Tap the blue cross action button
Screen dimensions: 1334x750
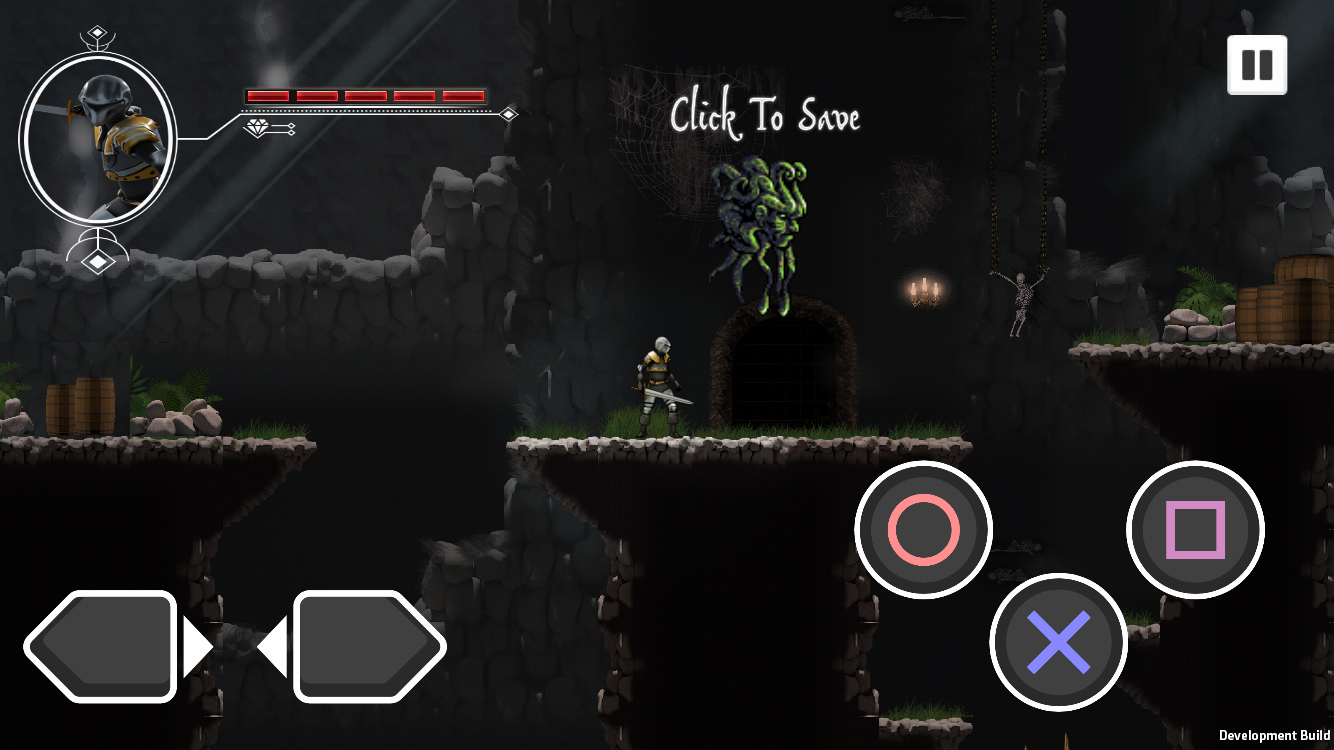(1059, 642)
